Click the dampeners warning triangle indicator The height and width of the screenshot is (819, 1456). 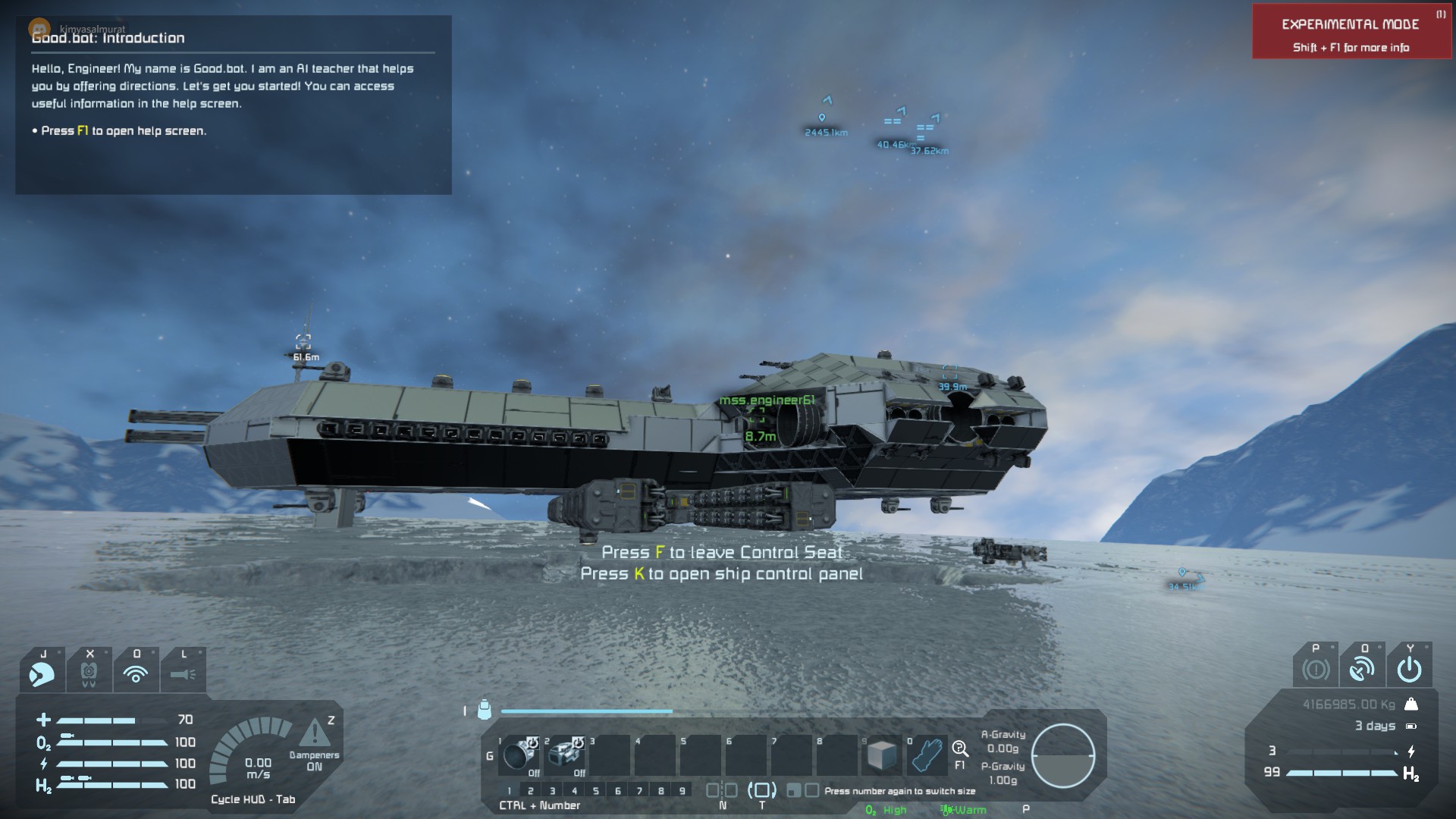[x=313, y=733]
